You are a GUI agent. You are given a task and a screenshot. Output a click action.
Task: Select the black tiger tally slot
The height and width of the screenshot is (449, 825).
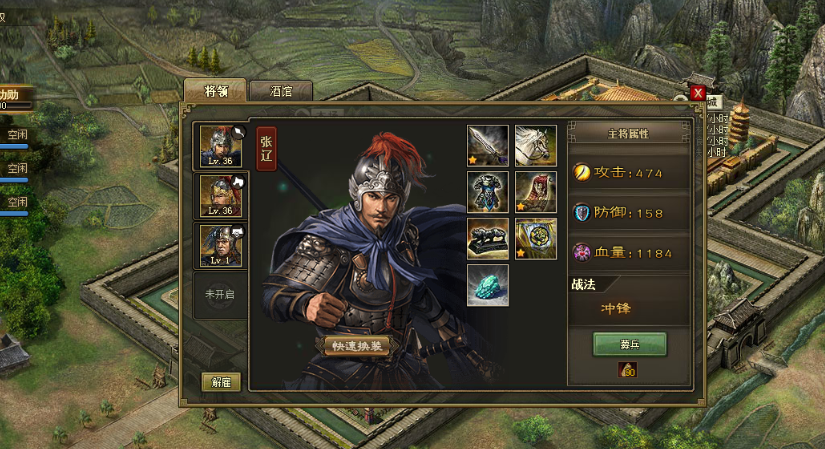point(488,238)
